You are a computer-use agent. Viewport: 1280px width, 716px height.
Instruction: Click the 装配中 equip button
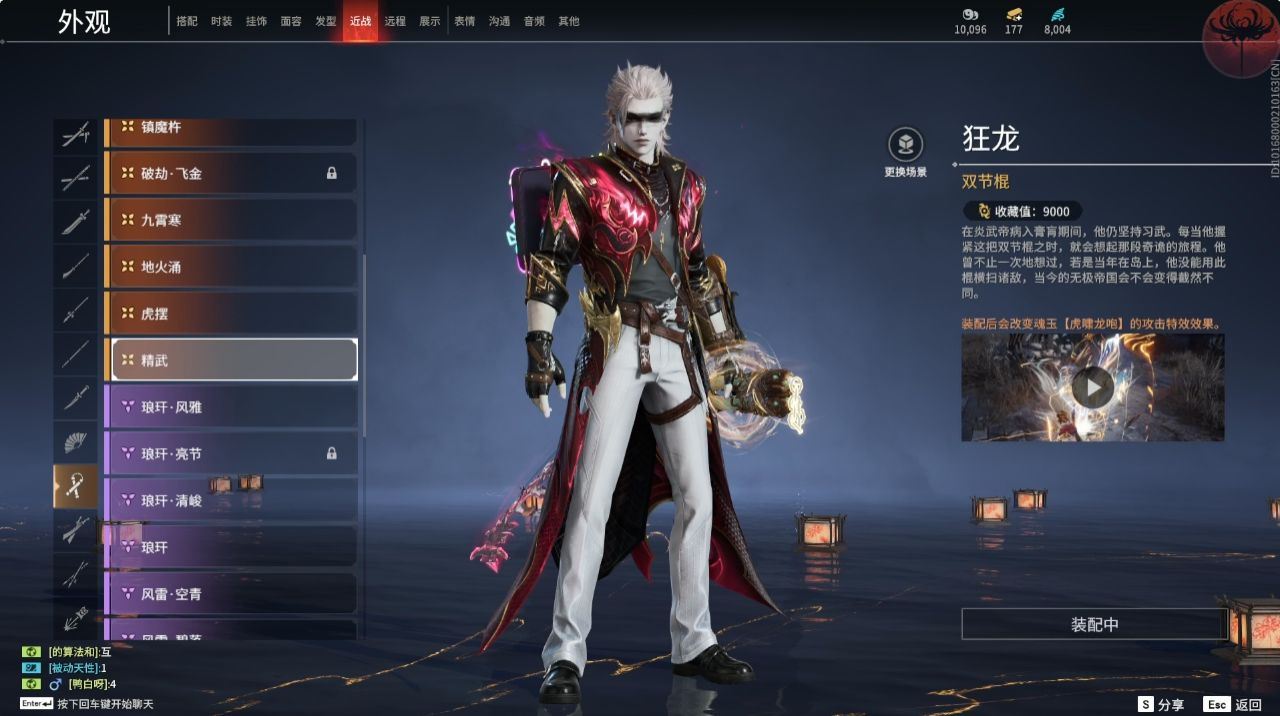click(x=1094, y=624)
